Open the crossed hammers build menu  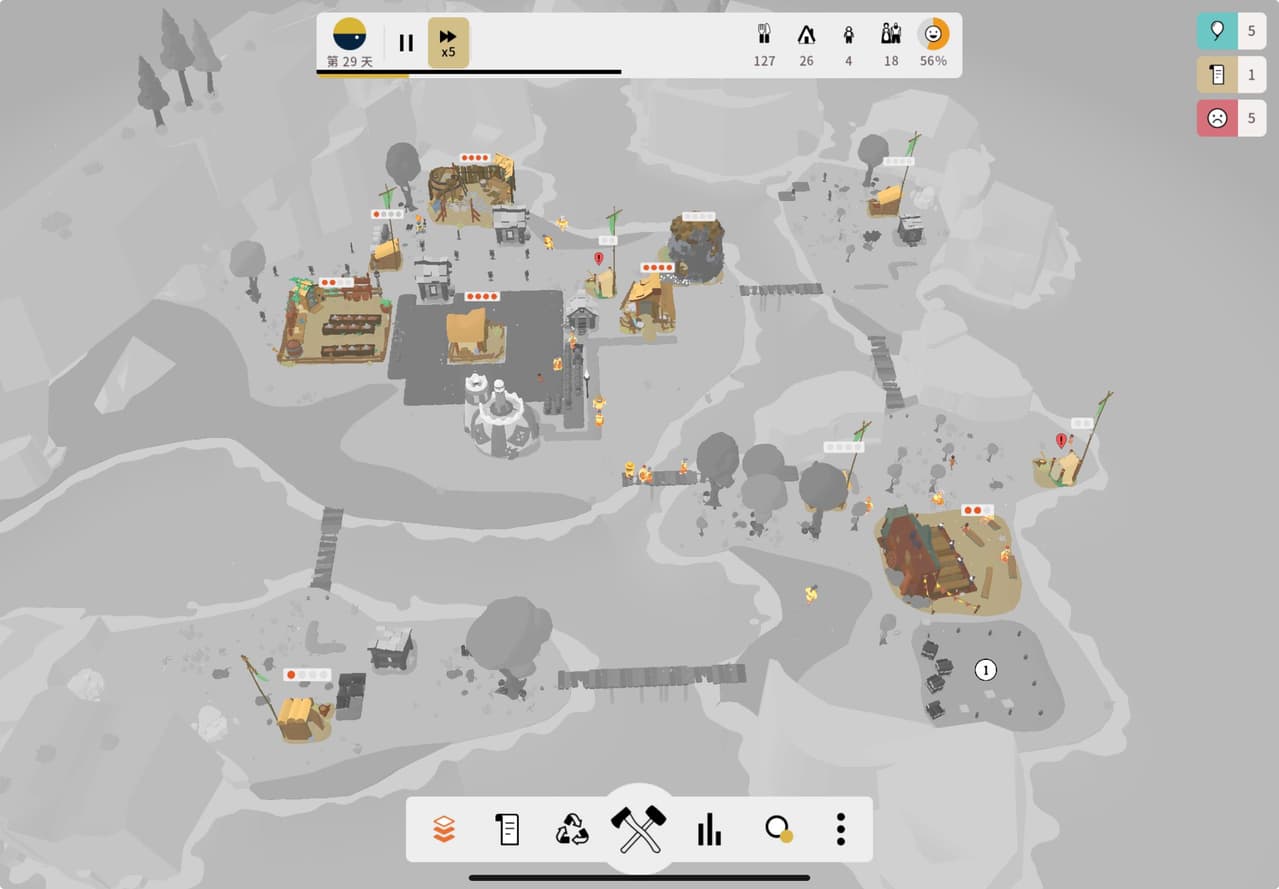[639, 829]
